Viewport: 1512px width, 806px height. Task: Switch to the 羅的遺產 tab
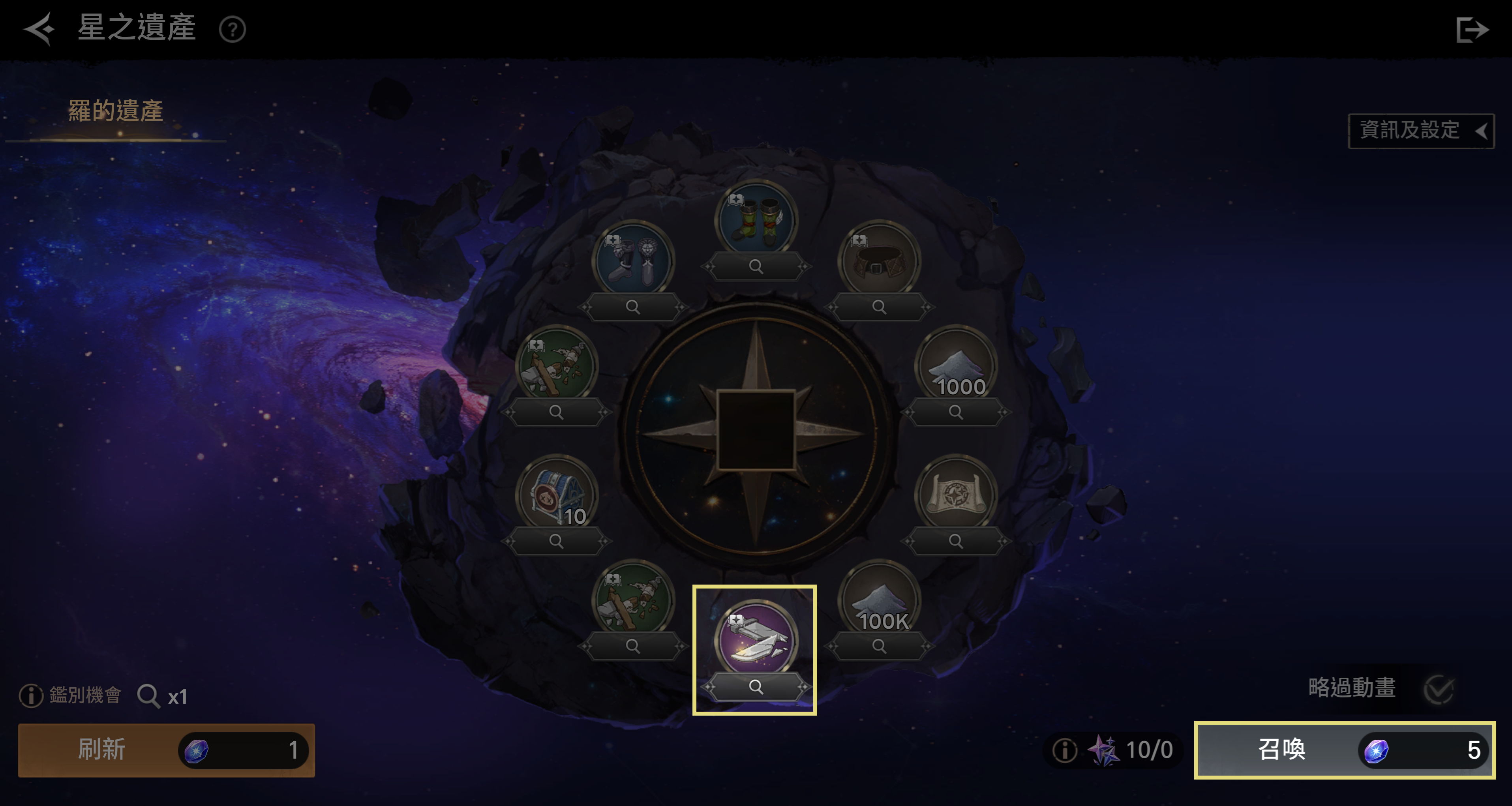(x=116, y=112)
